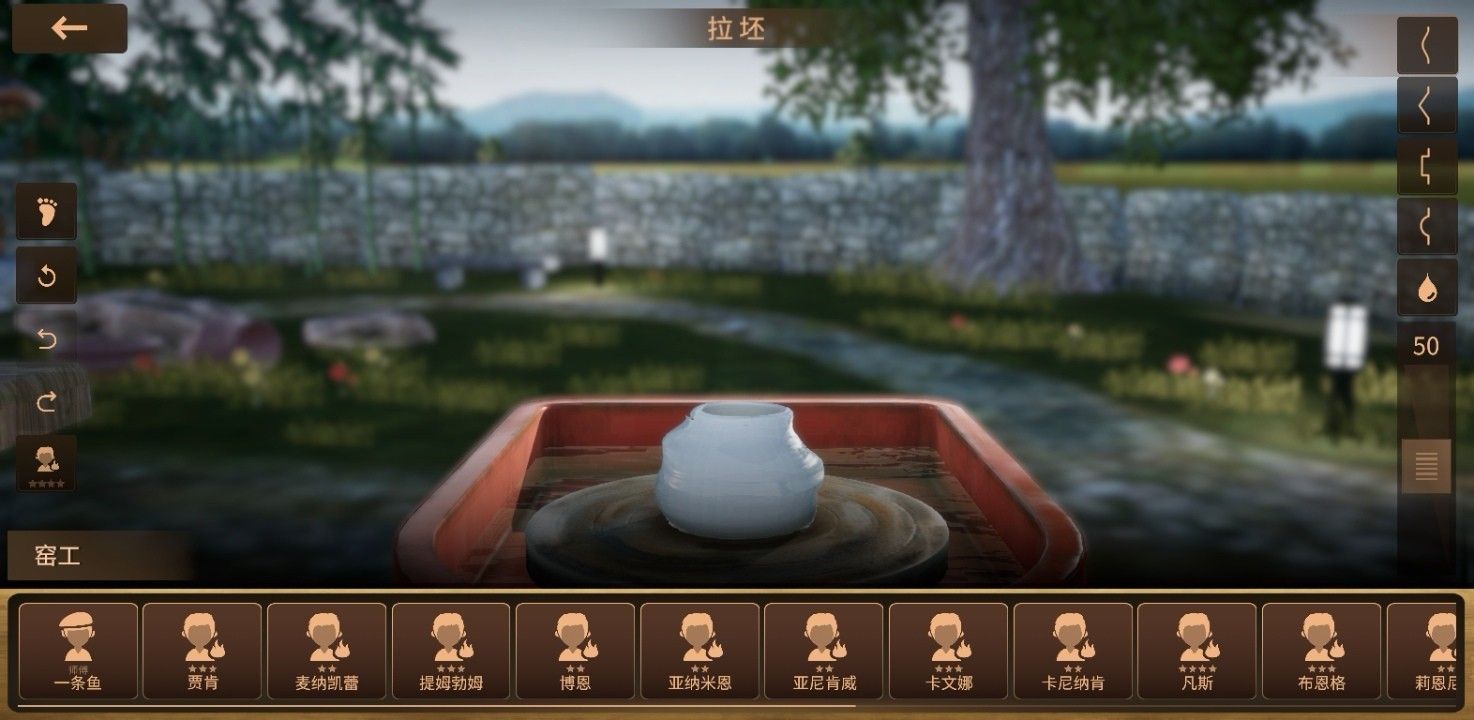Click the rotate wheel icon on the left

click(46, 277)
